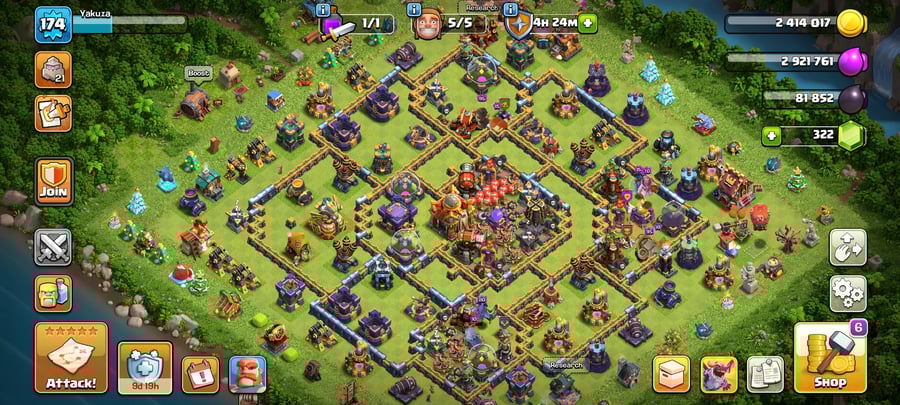
Task: Open the barbarian king army button
Action: [53, 293]
